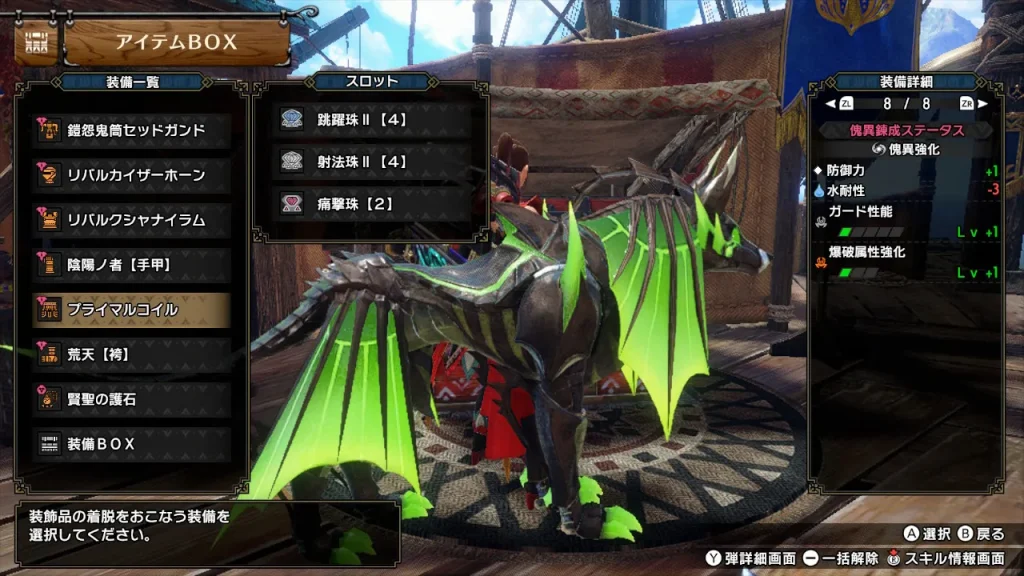
Task: Go to next equipment detail page arrow
Action: 984,103
